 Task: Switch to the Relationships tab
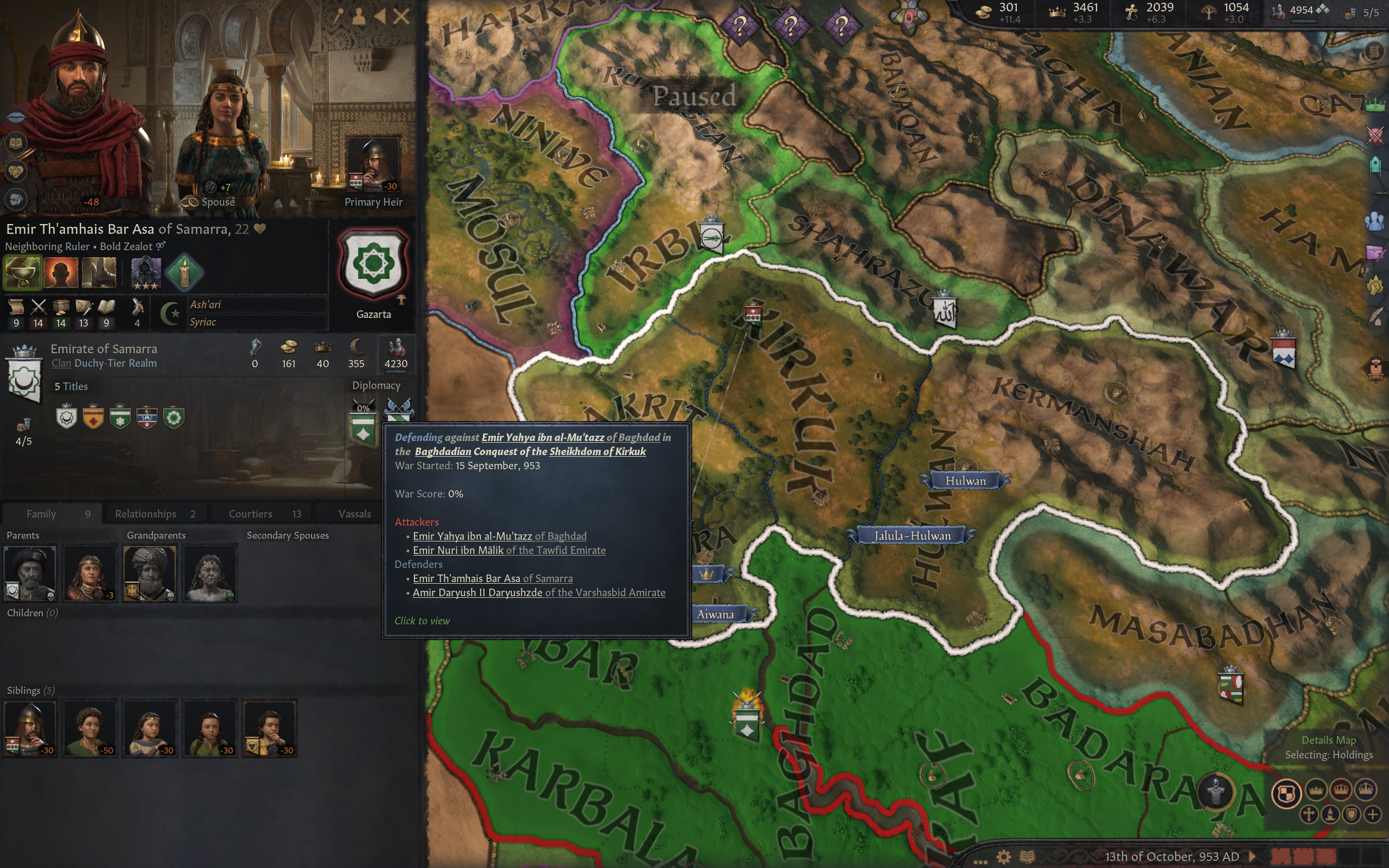point(155,514)
